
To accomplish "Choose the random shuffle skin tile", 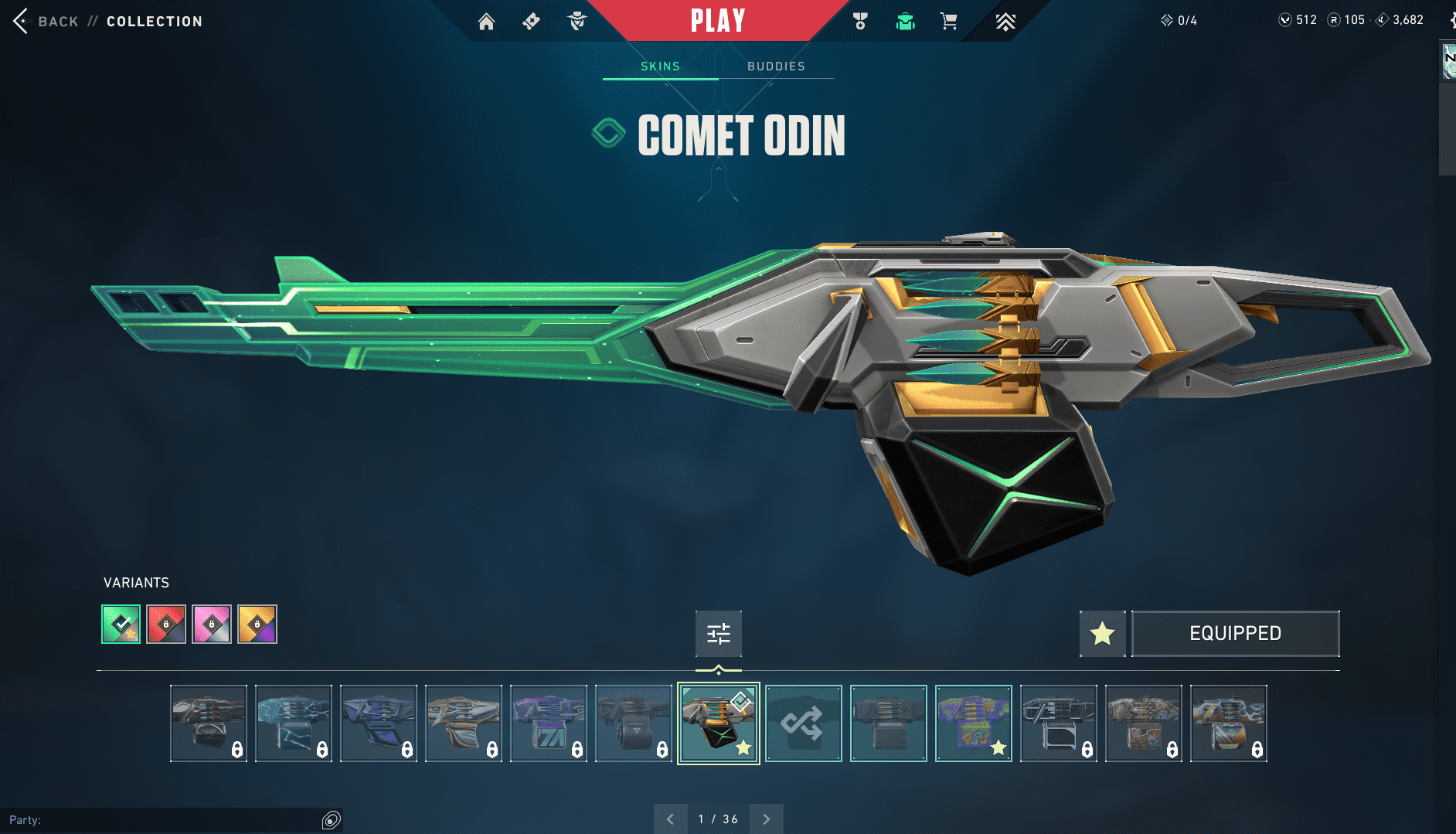I will (804, 723).
